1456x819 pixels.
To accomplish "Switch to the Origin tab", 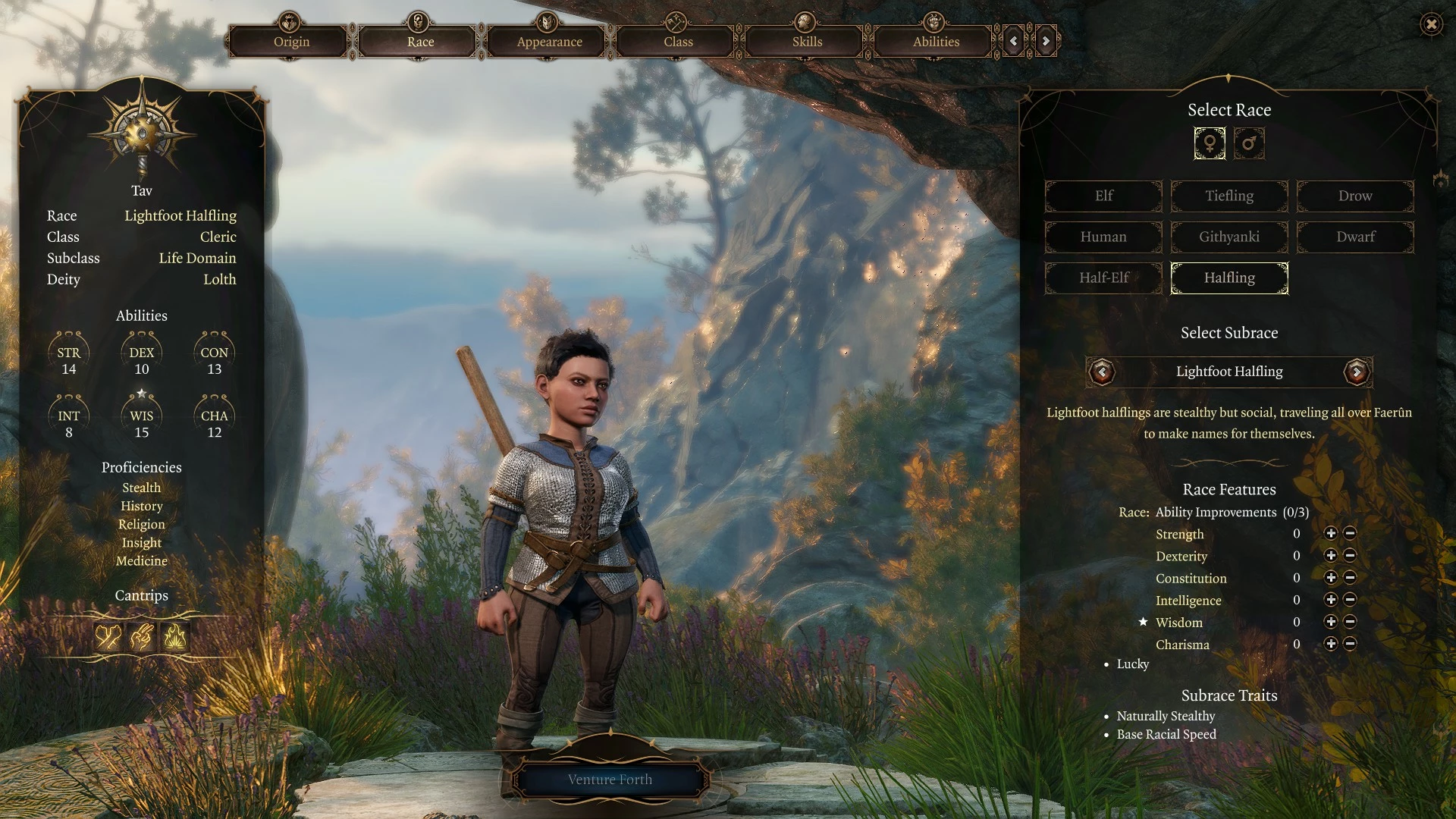I will (291, 42).
